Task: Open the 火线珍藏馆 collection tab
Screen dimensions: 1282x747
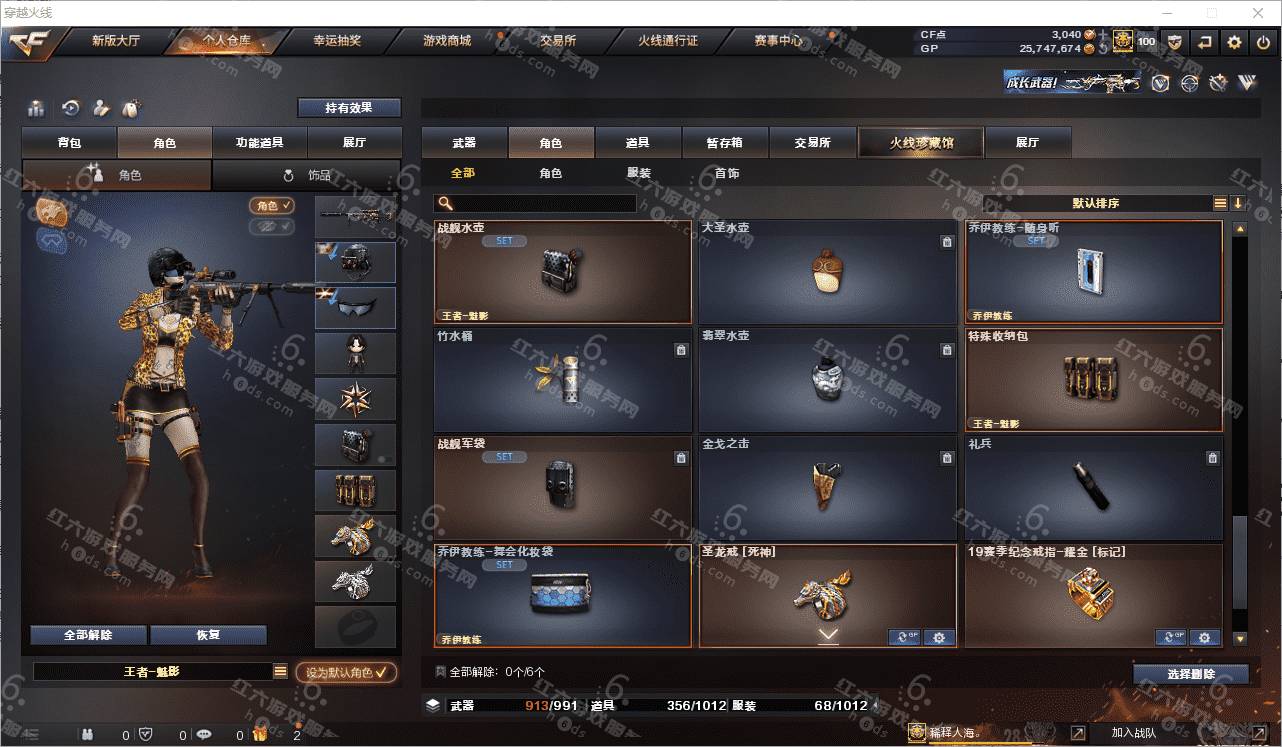Action: (x=921, y=143)
